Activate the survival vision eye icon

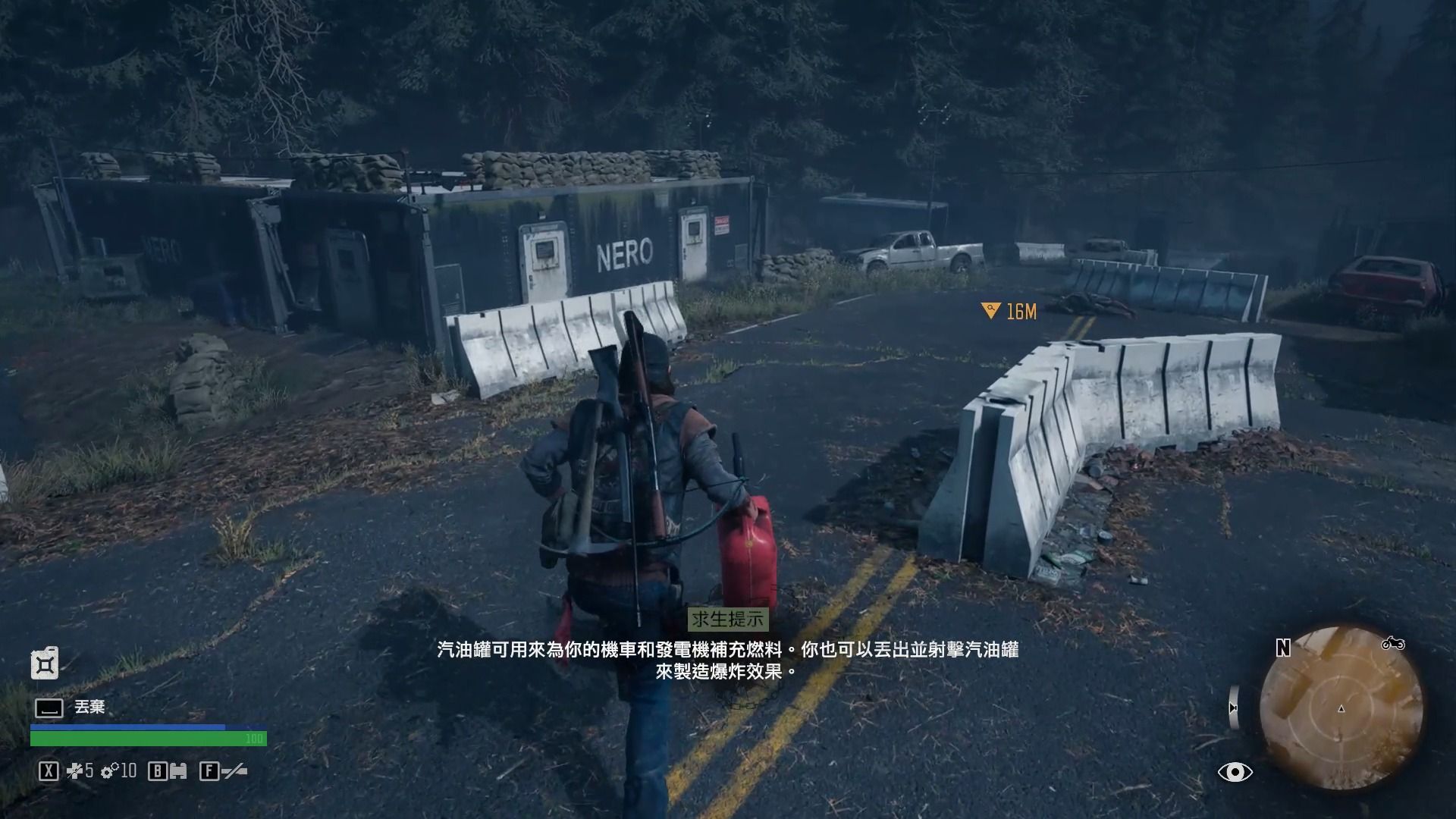tap(1235, 772)
